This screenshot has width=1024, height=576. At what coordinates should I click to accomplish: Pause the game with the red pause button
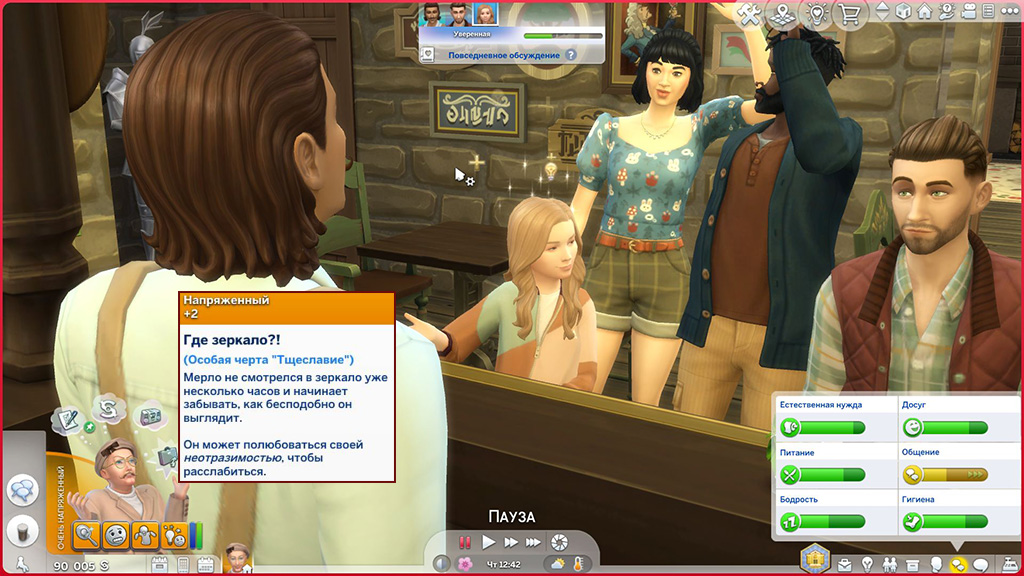[464, 542]
